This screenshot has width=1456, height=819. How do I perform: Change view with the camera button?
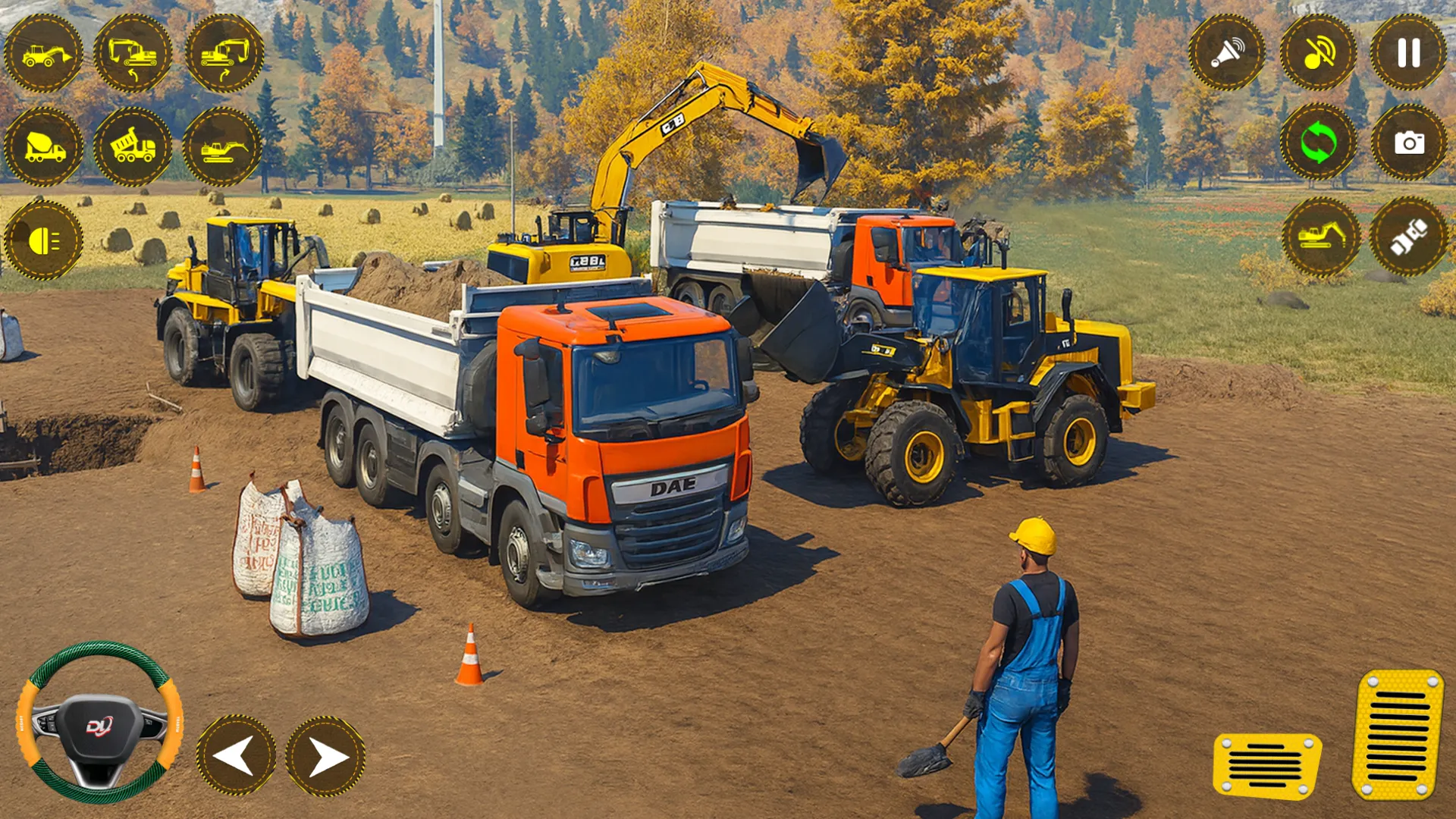[x=1408, y=143]
